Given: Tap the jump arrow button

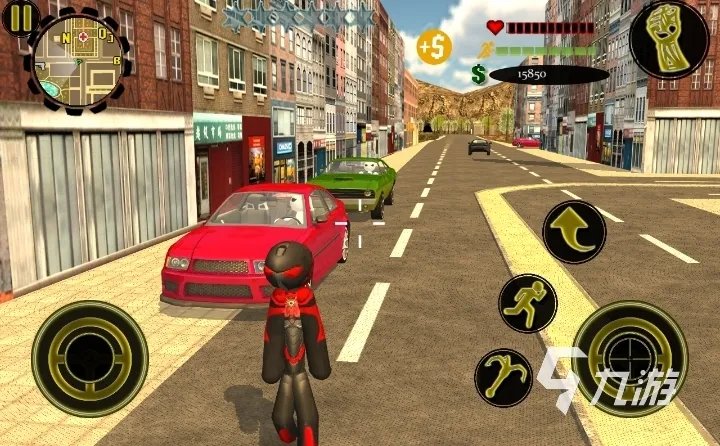Looking at the screenshot, I should click(x=574, y=232).
